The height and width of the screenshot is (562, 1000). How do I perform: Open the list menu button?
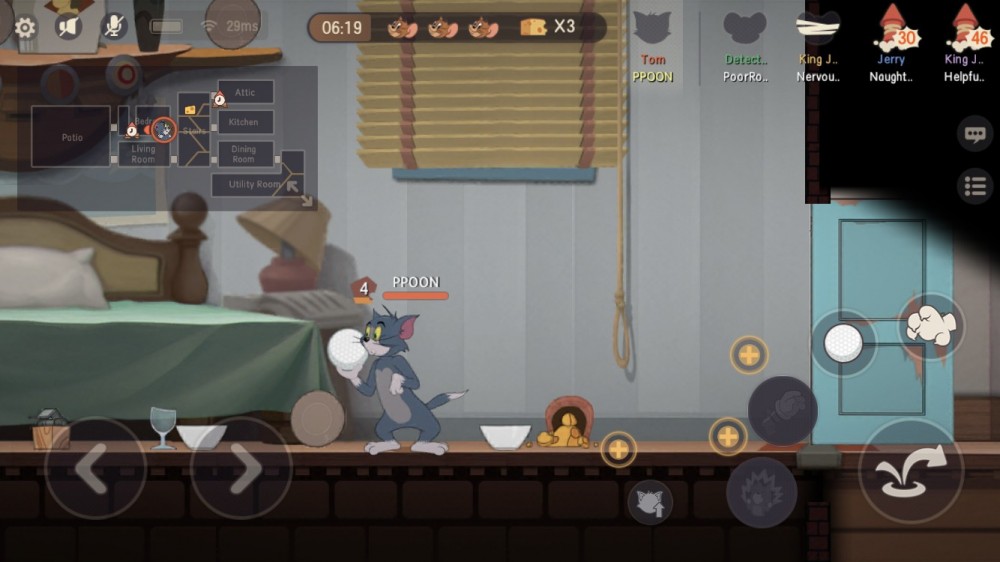974,186
